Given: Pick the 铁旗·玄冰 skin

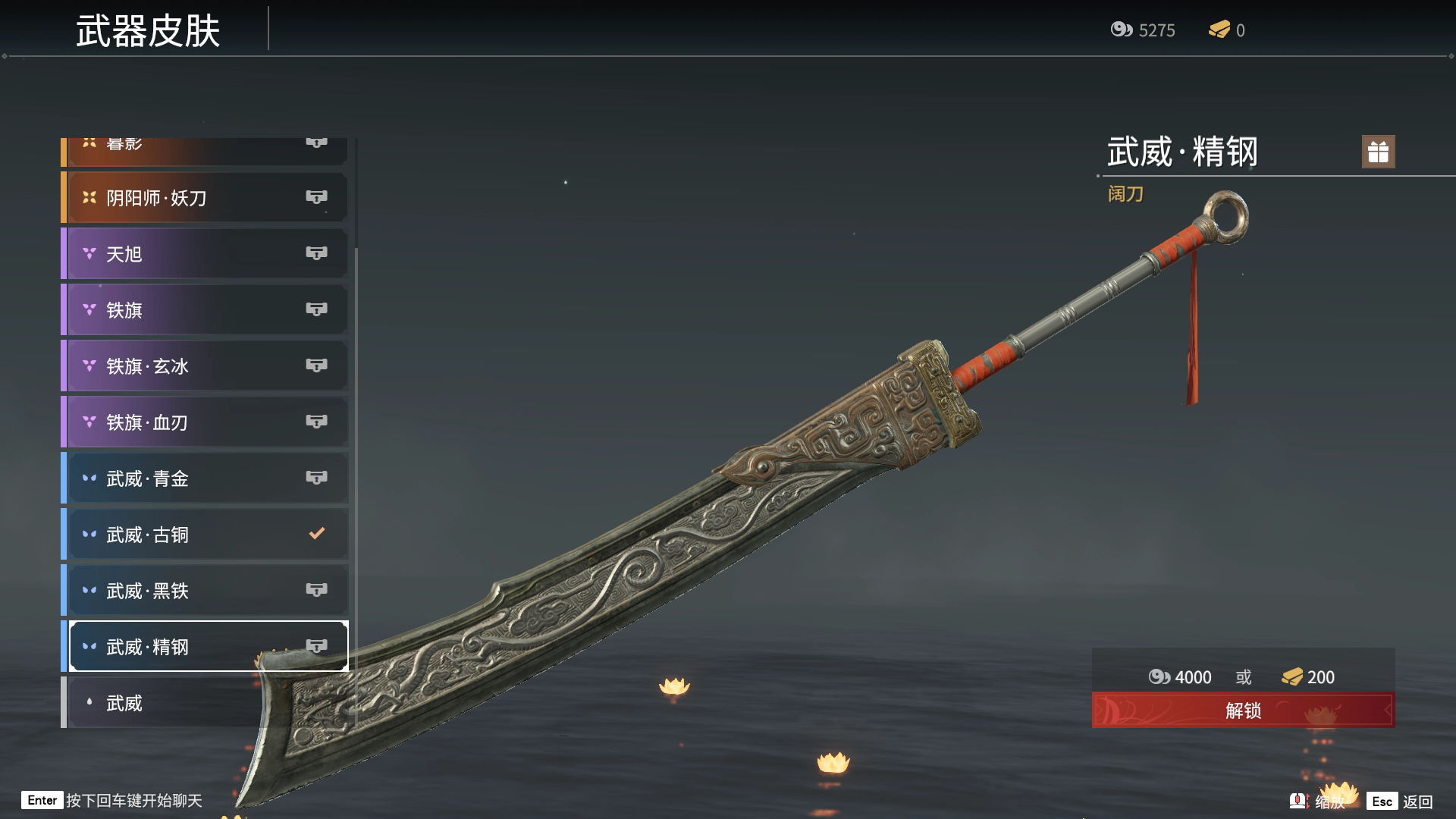Looking at the screenshot, I should (x=205, y=366).
